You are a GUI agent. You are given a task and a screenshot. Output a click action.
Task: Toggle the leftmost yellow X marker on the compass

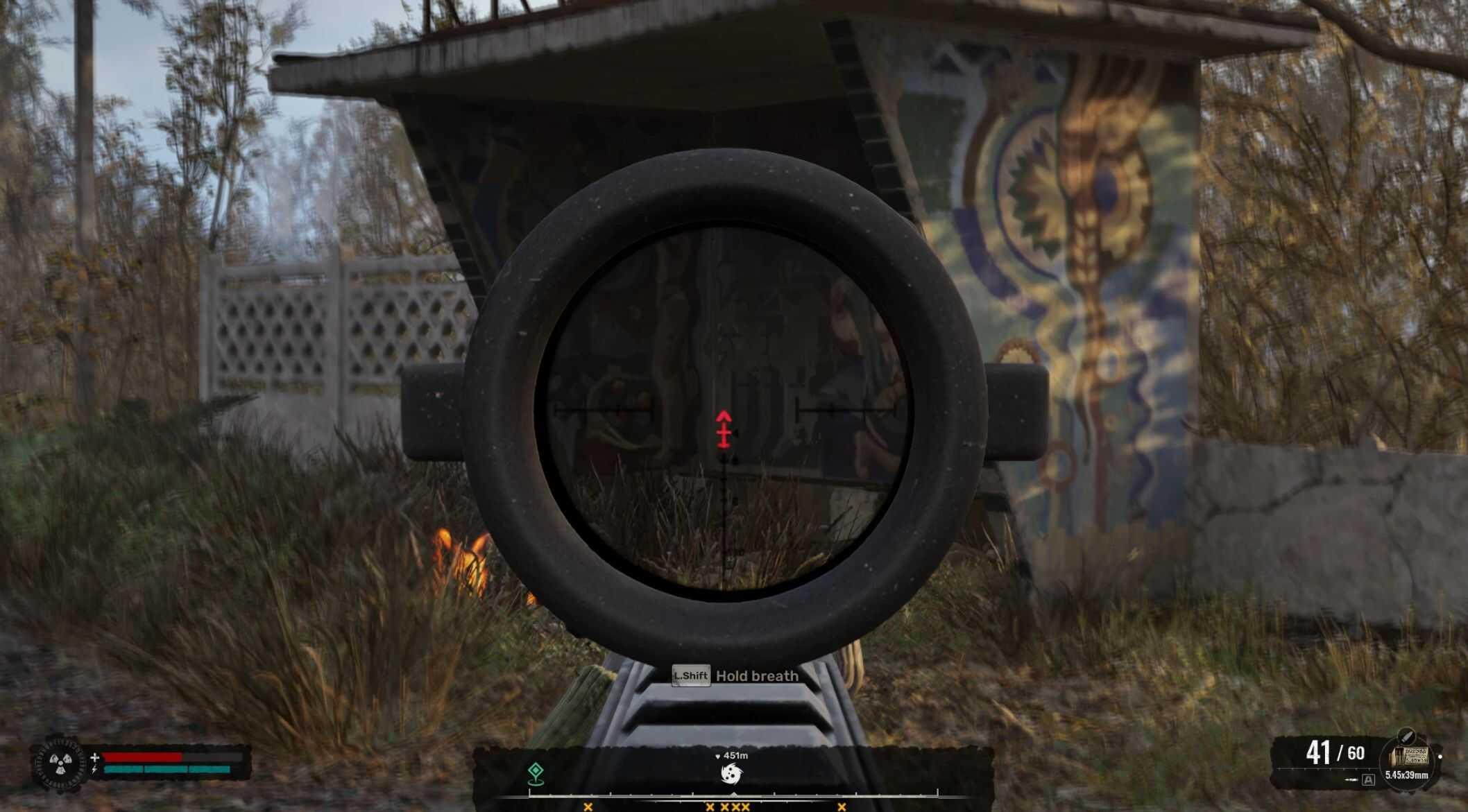coord(588,807)
